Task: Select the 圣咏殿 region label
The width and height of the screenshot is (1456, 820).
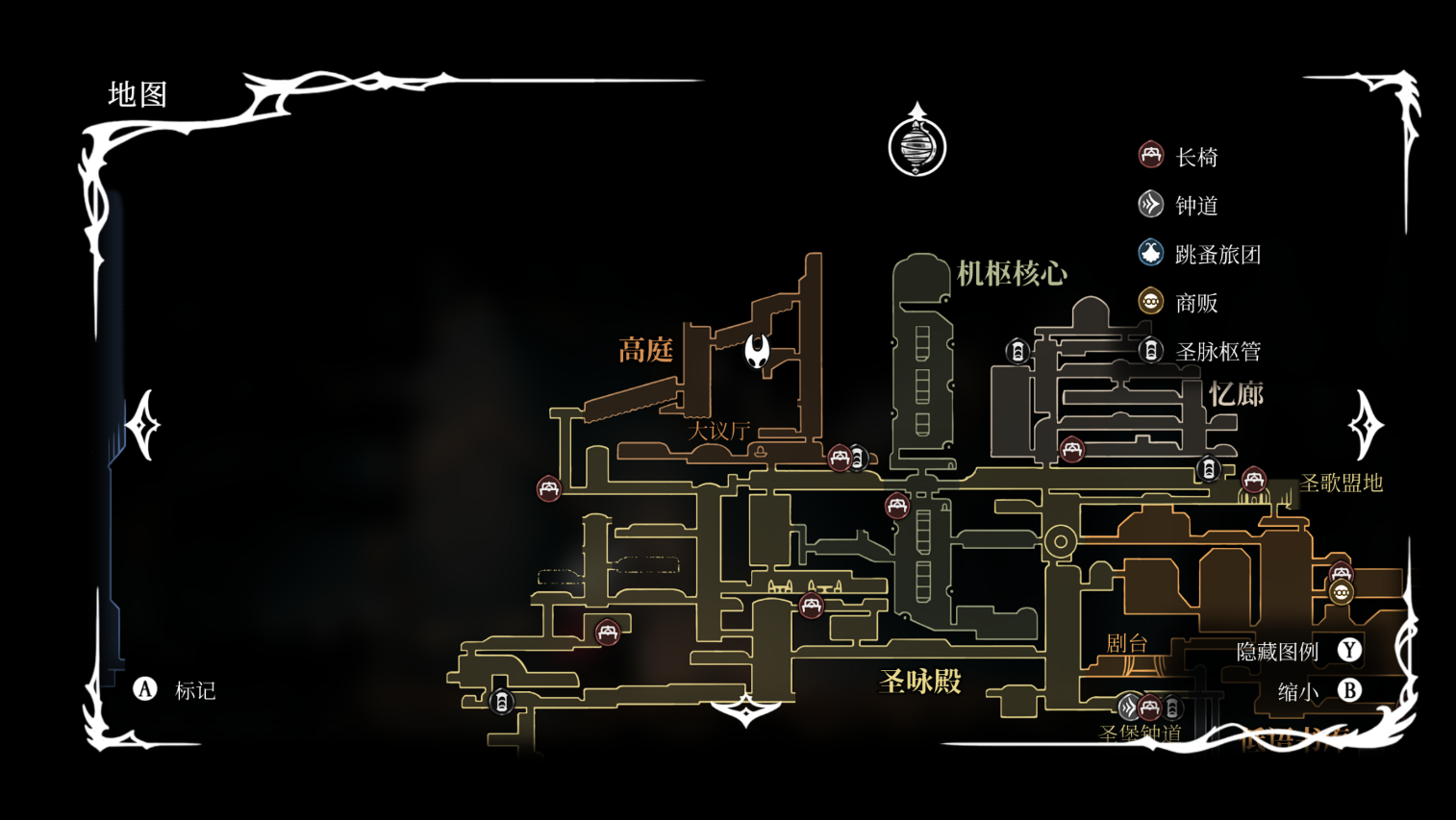Action: (920, 682)
